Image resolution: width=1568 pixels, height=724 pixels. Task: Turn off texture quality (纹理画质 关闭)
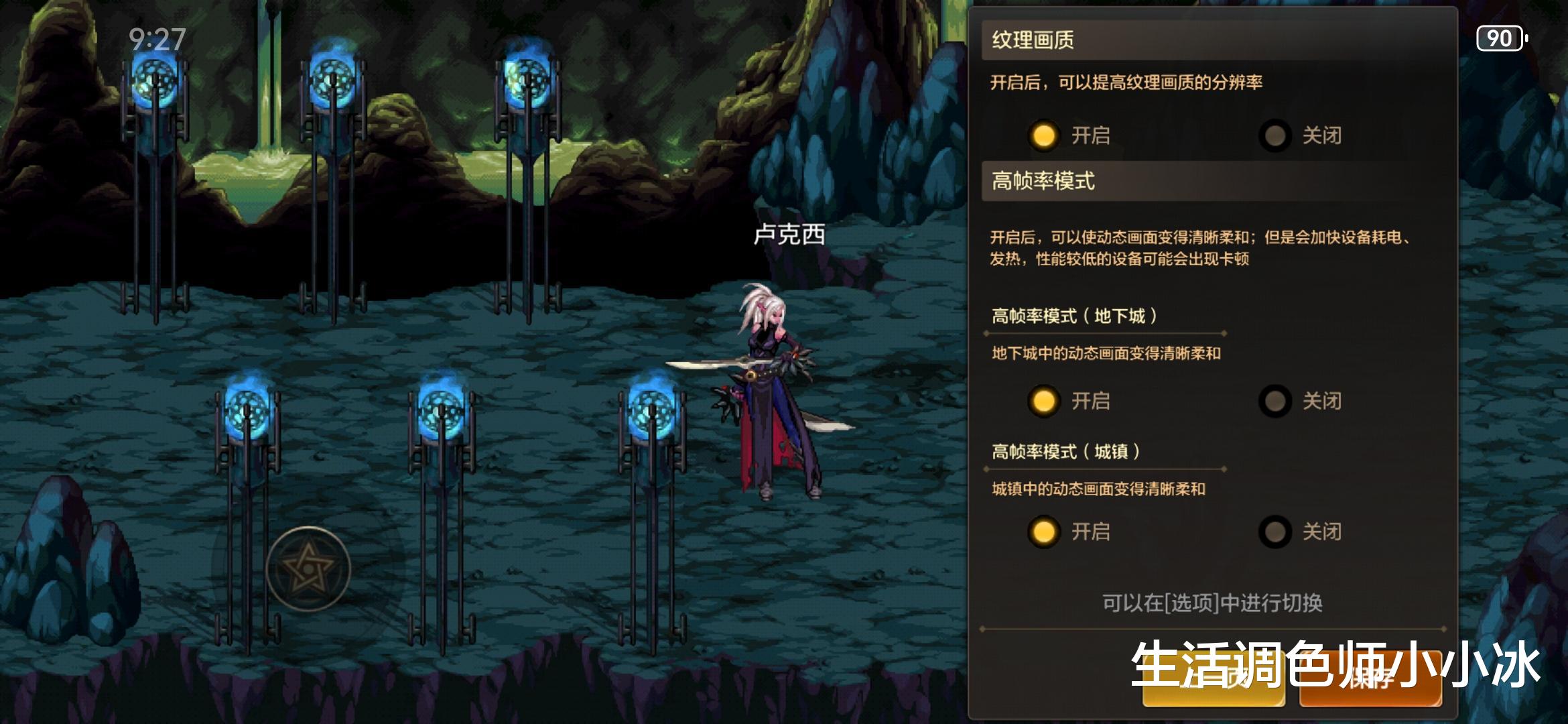pyautogui.click(x=1275, y=135)
